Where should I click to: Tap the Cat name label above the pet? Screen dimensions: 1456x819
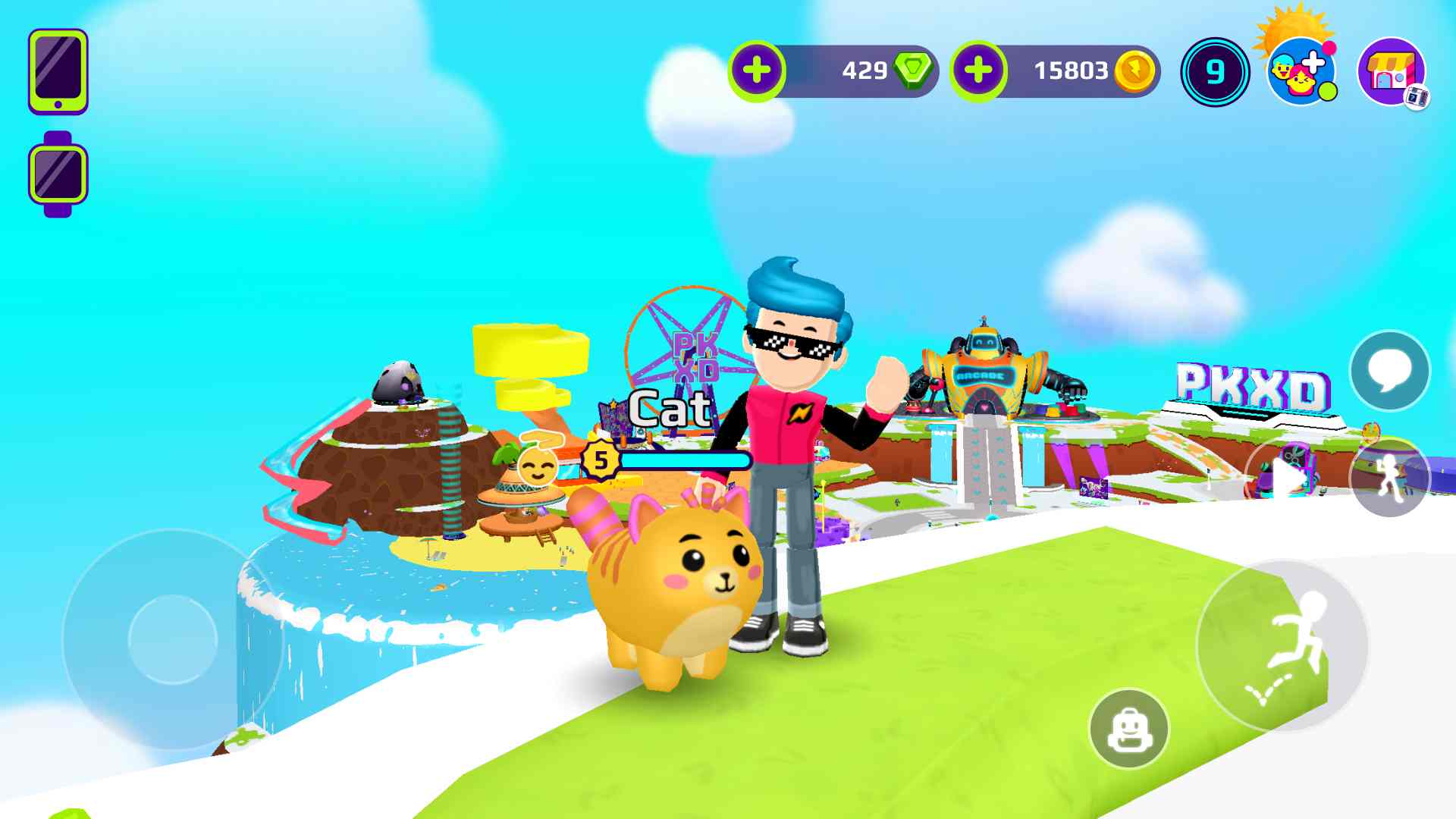point(670,408)
